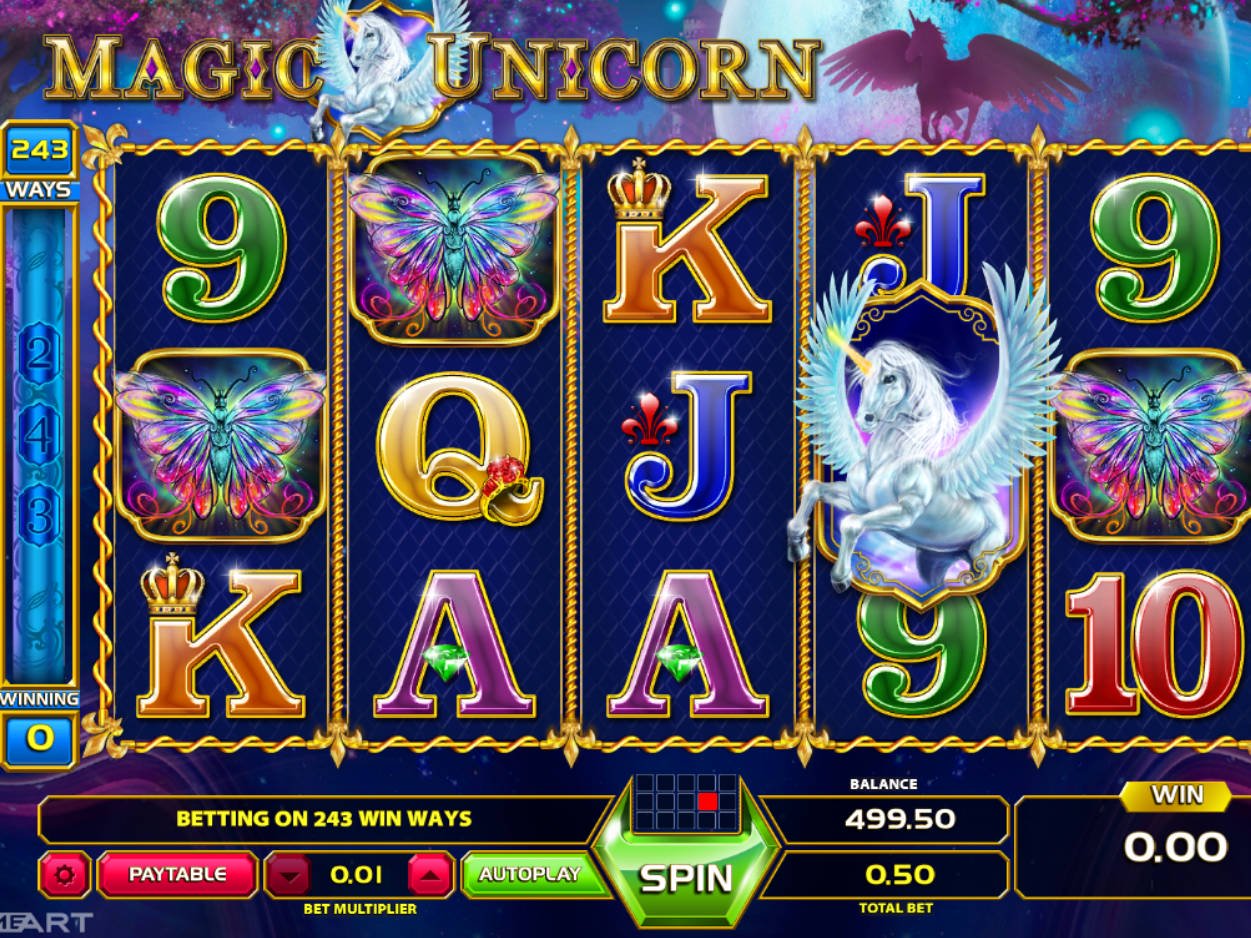Open the Paytable

[x=177, y=874]
